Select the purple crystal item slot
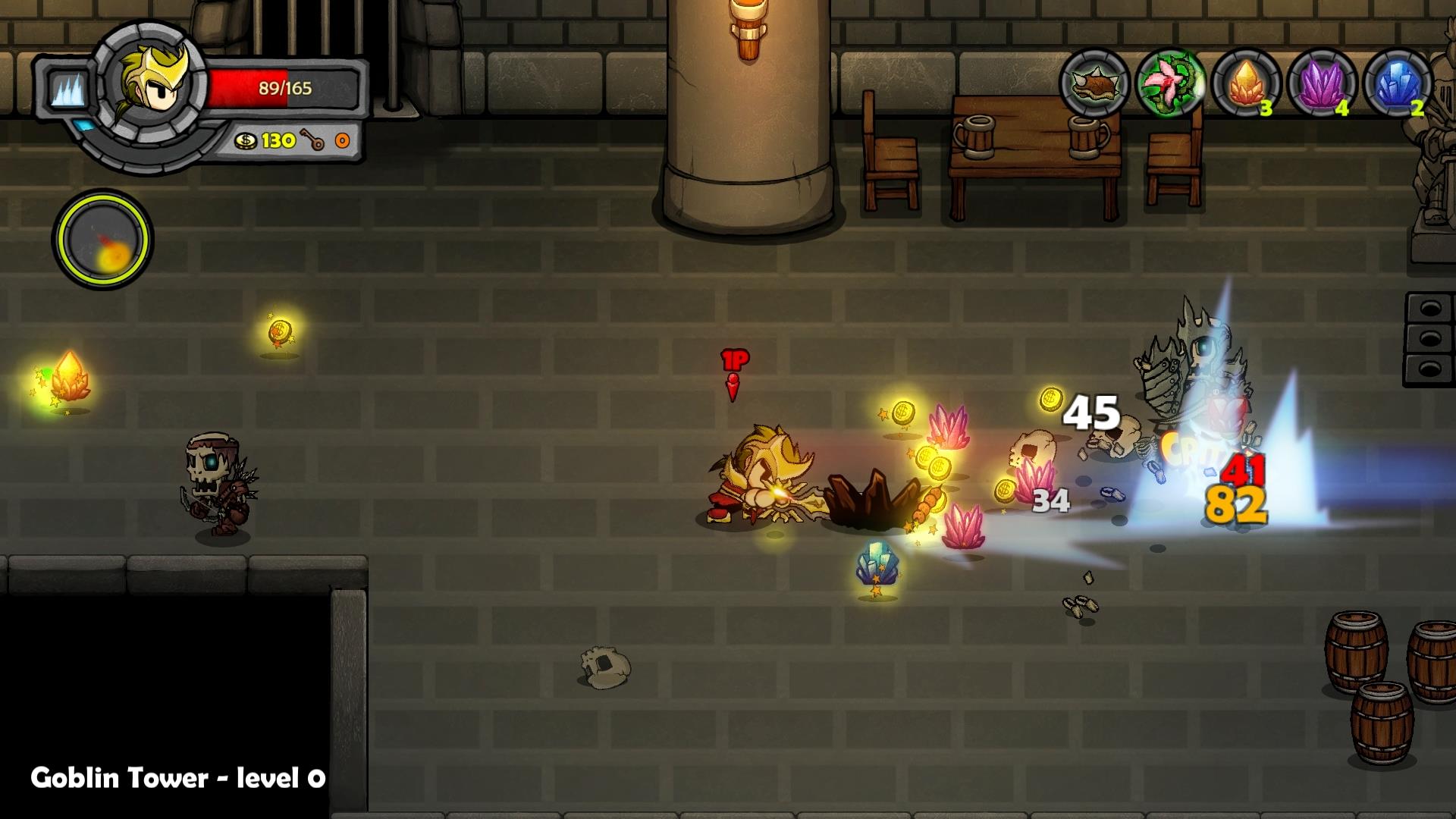 pos(1322,83)
